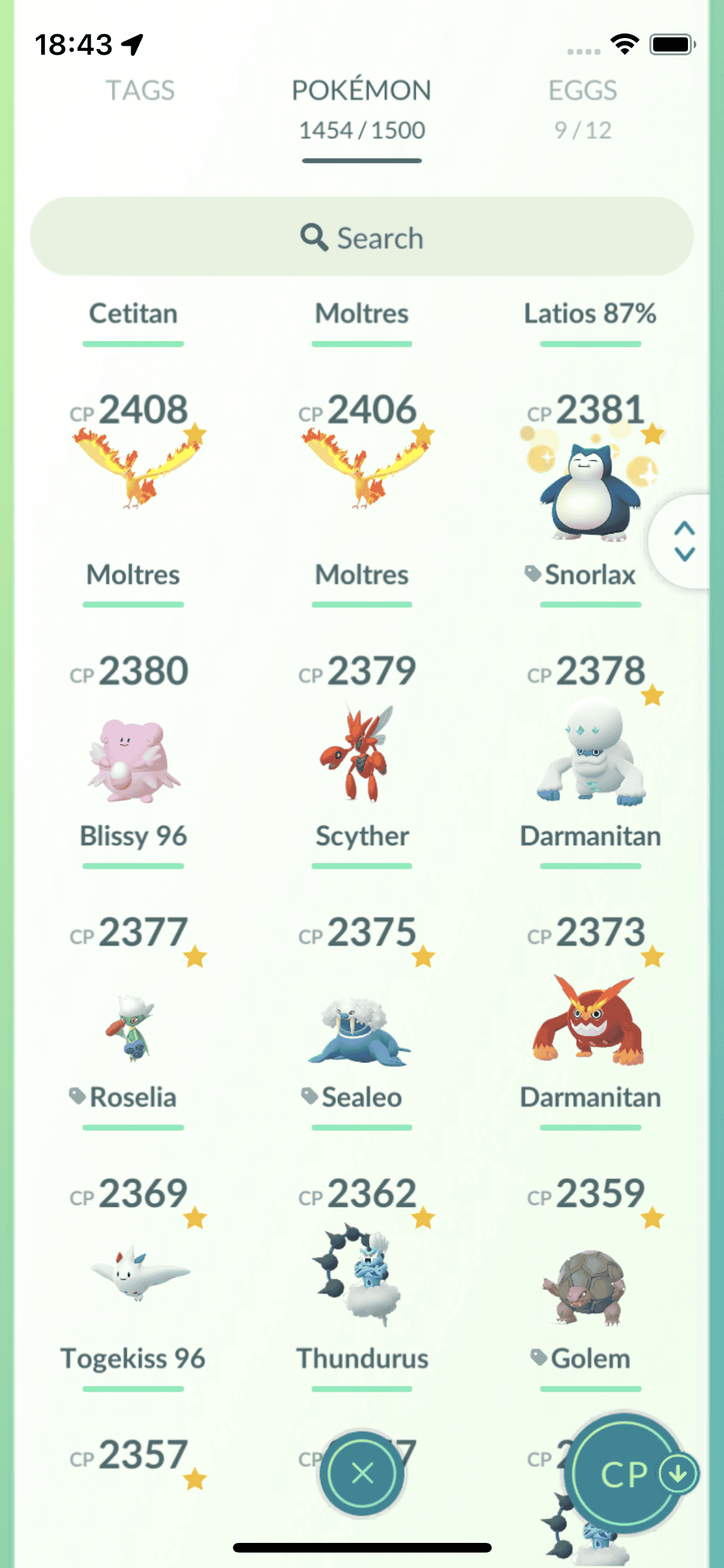
Task: Tap the Search bar
Action: 362,237
